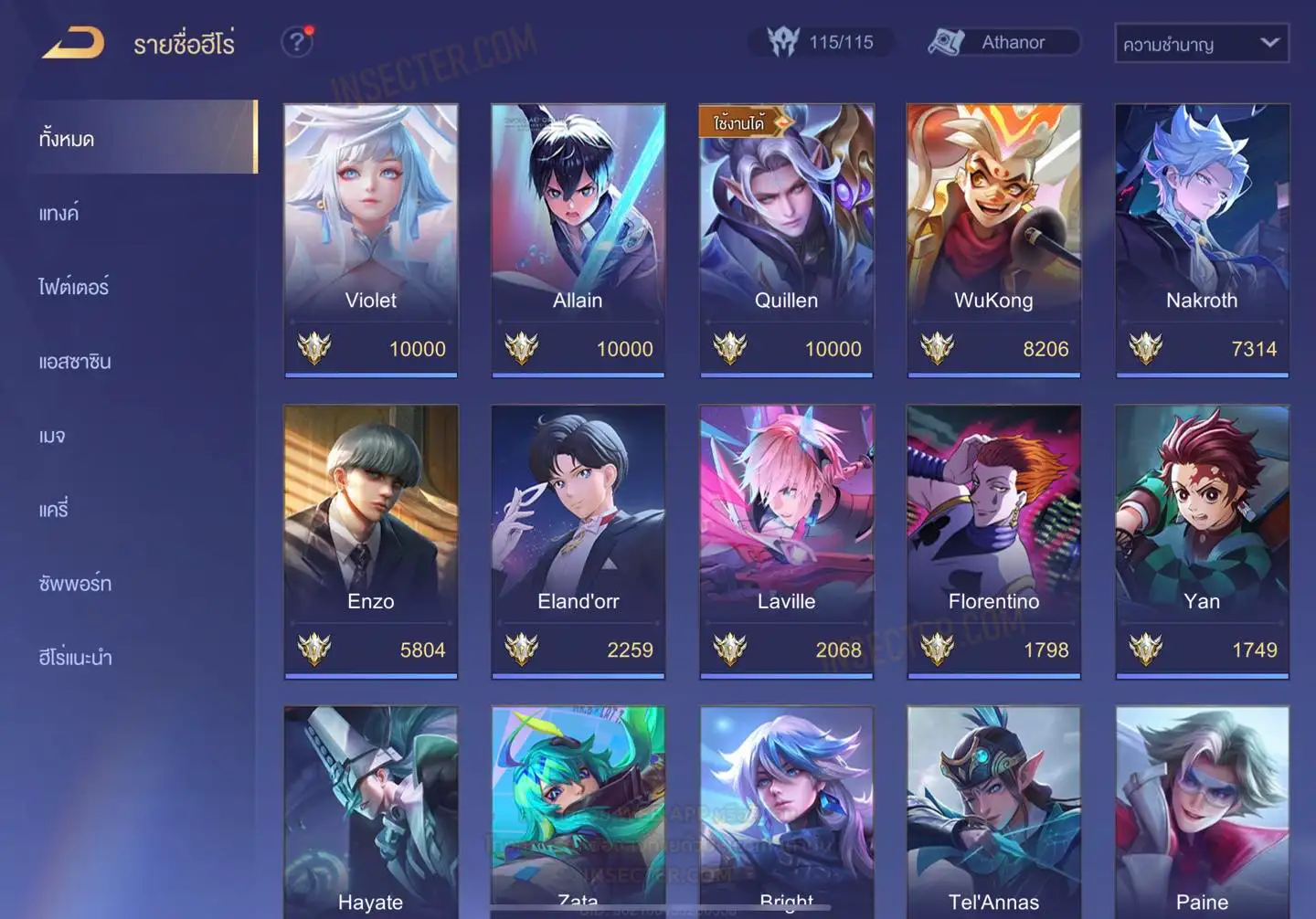Viewport: 1316px width, 919px height.
Task: Select the Violet hero card
Action: click(x=371, y=239)
